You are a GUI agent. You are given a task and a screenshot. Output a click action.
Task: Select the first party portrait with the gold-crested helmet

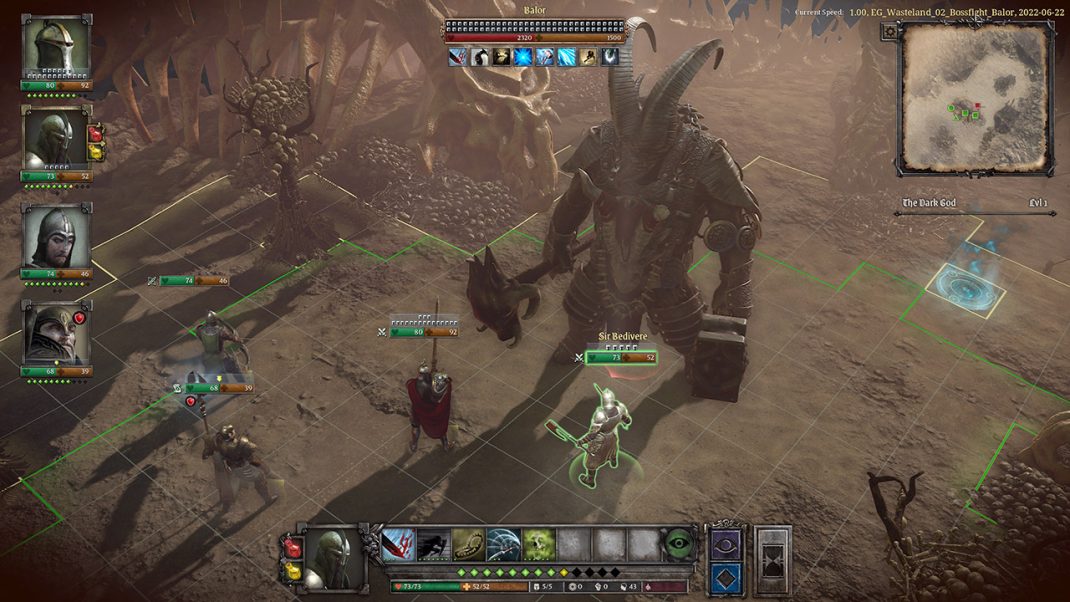[x=55, y=46]
